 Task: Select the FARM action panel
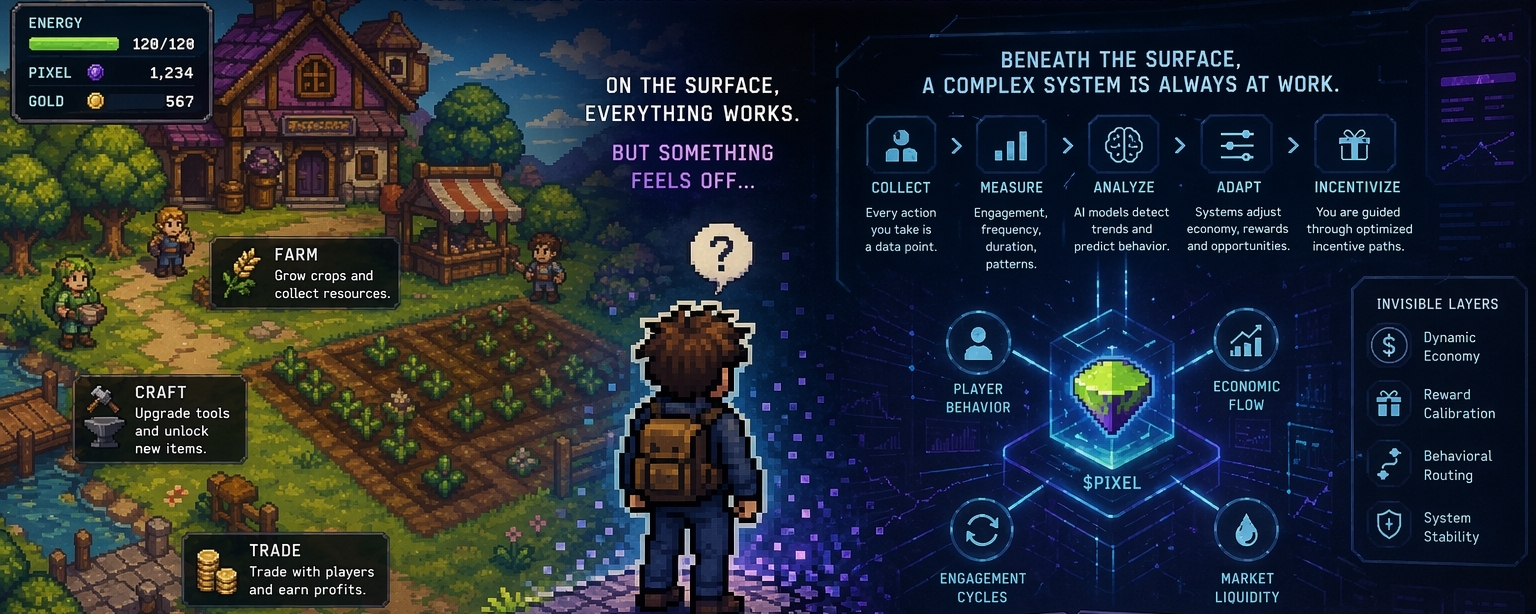(x=306, y=272)
